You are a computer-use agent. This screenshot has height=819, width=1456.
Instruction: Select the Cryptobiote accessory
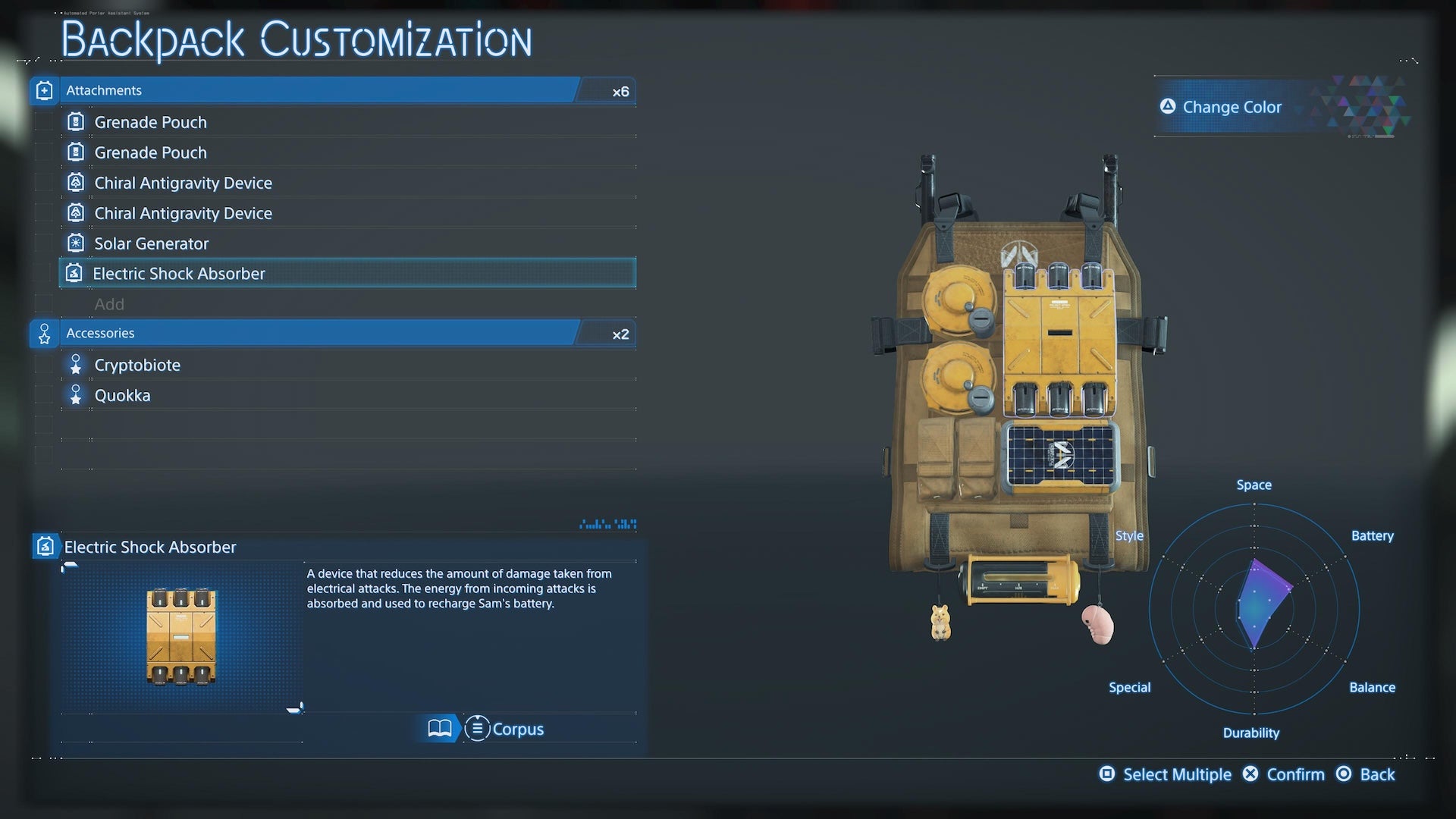pos(137,365)
